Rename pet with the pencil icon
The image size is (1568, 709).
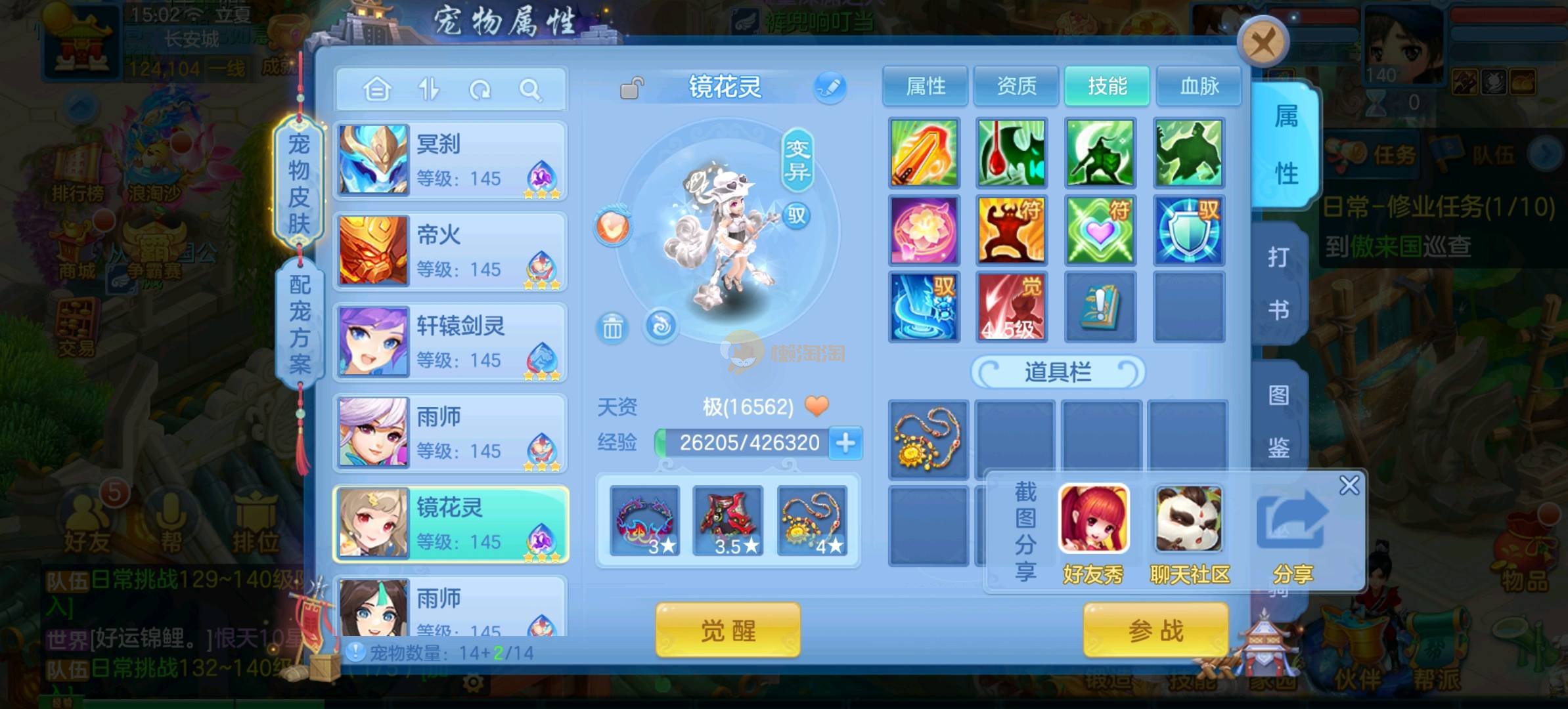pos(830,87)
